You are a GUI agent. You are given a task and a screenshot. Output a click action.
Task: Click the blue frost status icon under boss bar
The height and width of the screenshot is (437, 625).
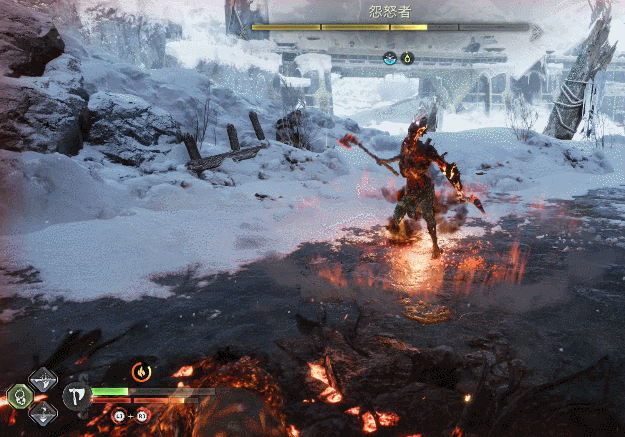[390, 58]
